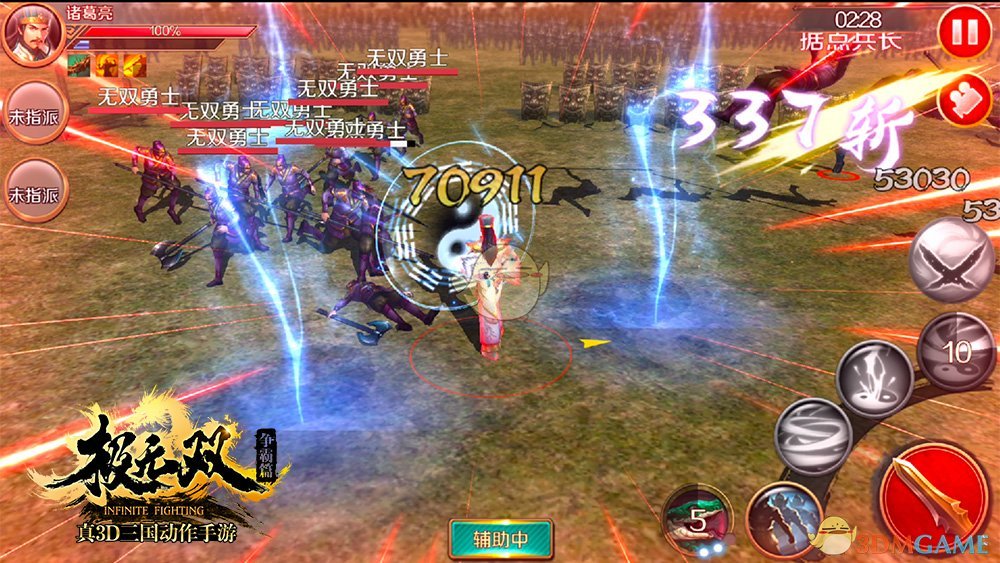Pause the battle with the red pause button
This screenshot has height=563, width=1000.
(964, 33)
